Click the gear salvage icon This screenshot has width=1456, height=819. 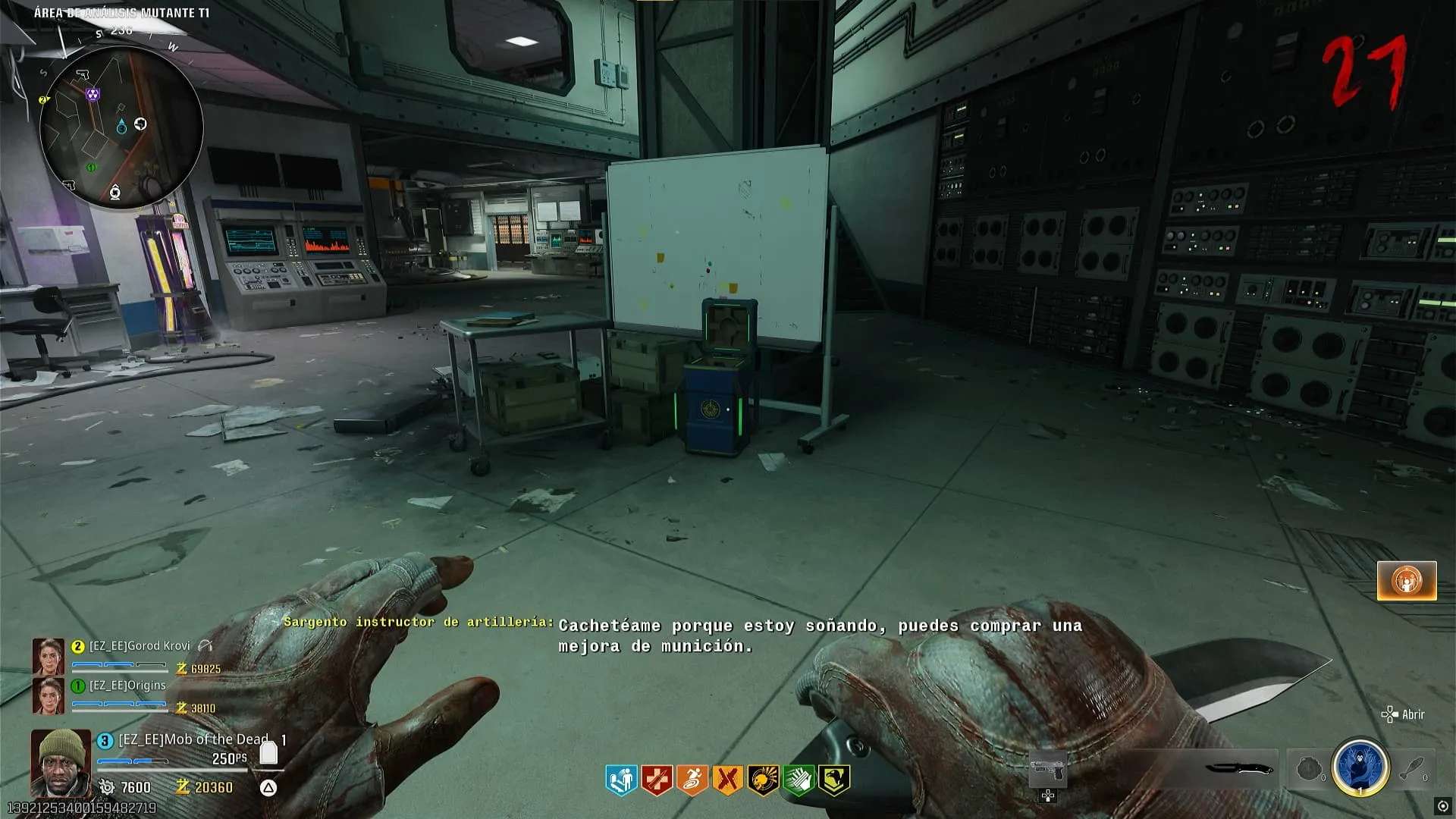(107, 787)
